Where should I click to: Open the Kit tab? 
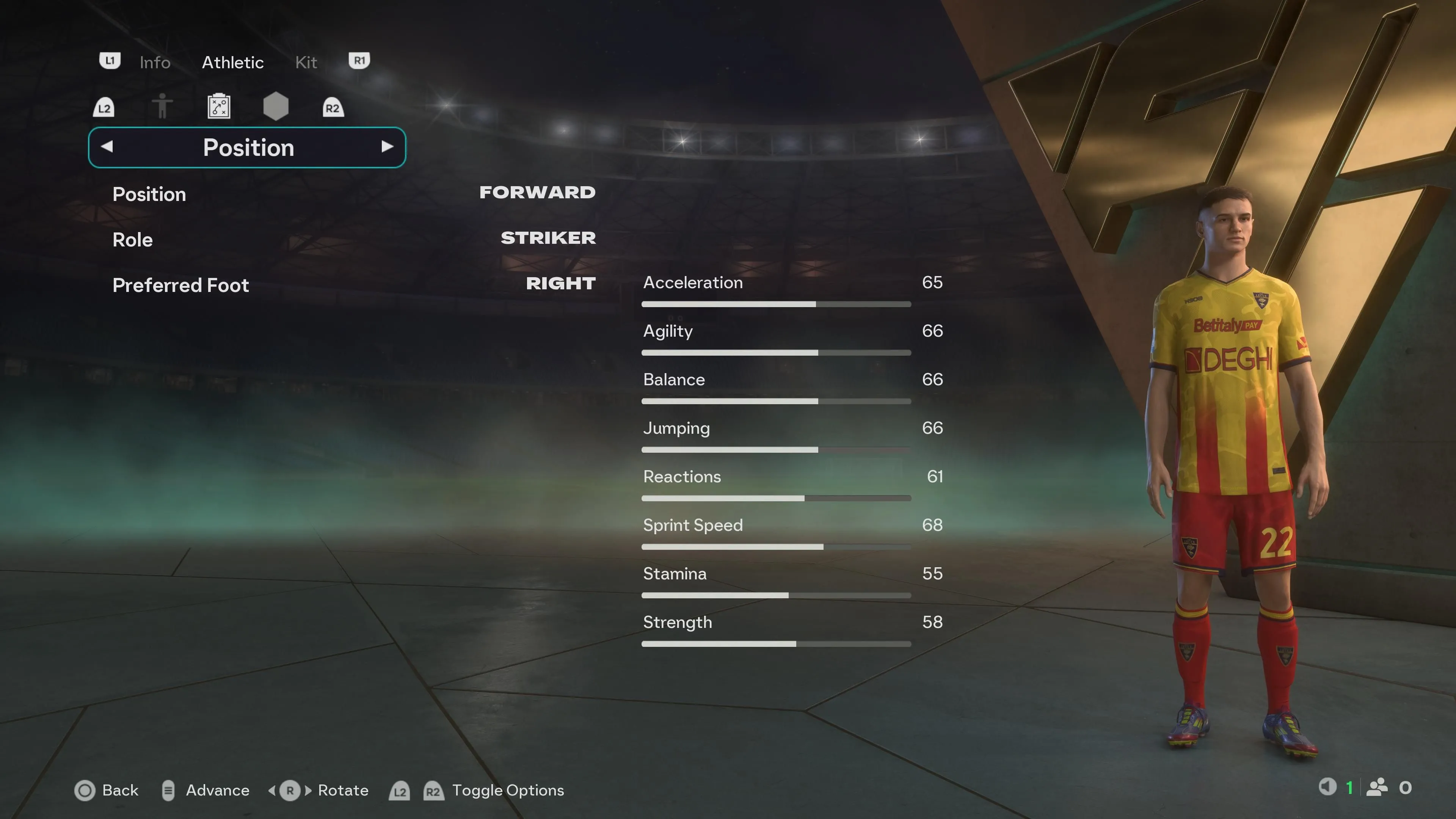(x=306, y=62)
